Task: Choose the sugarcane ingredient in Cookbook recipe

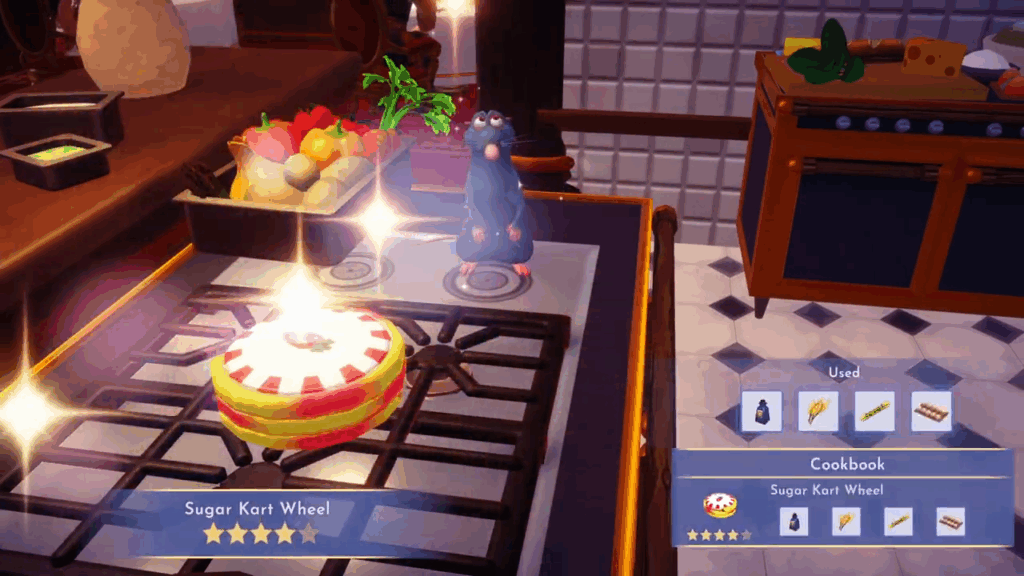Action: tap(898, 520)
